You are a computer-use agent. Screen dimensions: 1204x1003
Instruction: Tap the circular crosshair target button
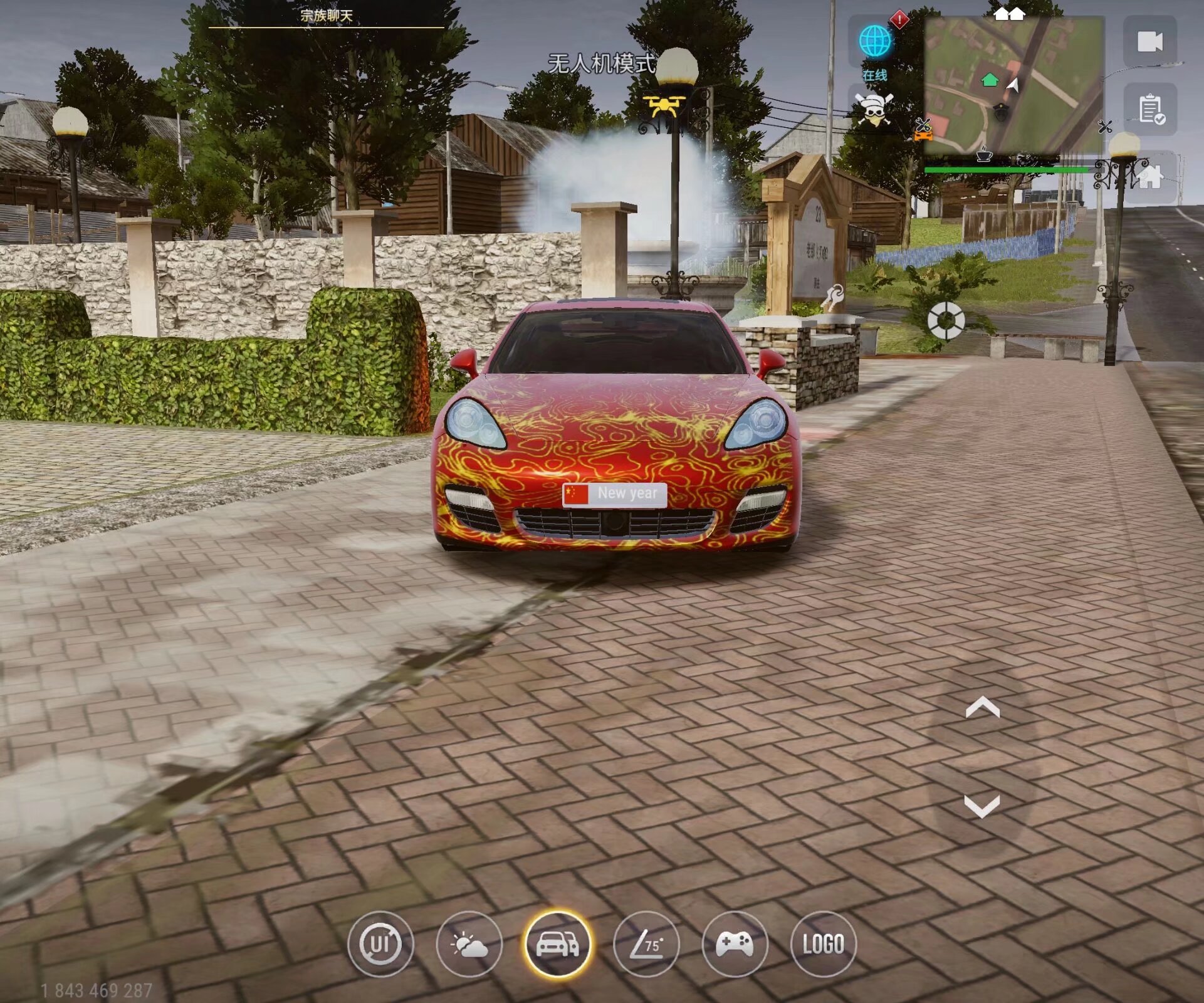tap(946, 320)
